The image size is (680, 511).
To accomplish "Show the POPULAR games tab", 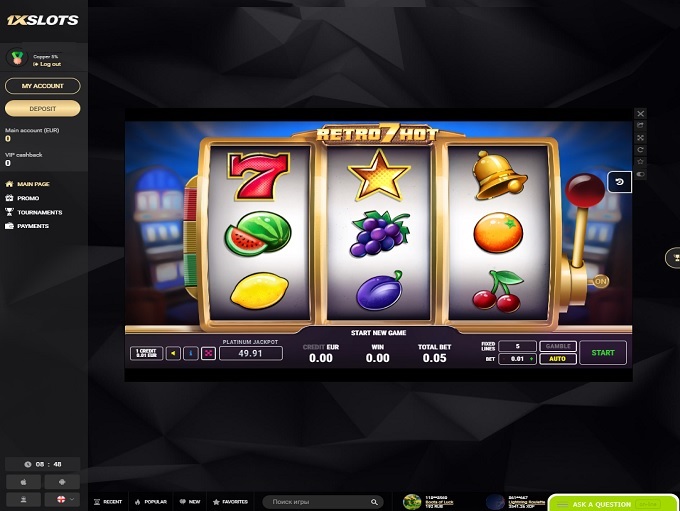I will coord(151,502).
